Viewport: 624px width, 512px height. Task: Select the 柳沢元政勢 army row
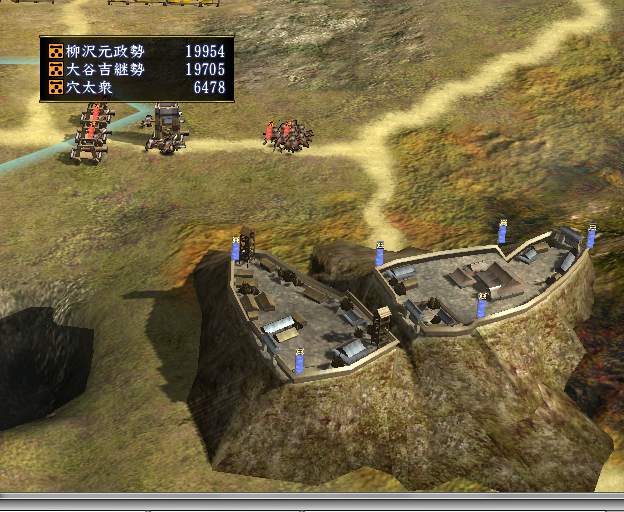tap(136, 51)
